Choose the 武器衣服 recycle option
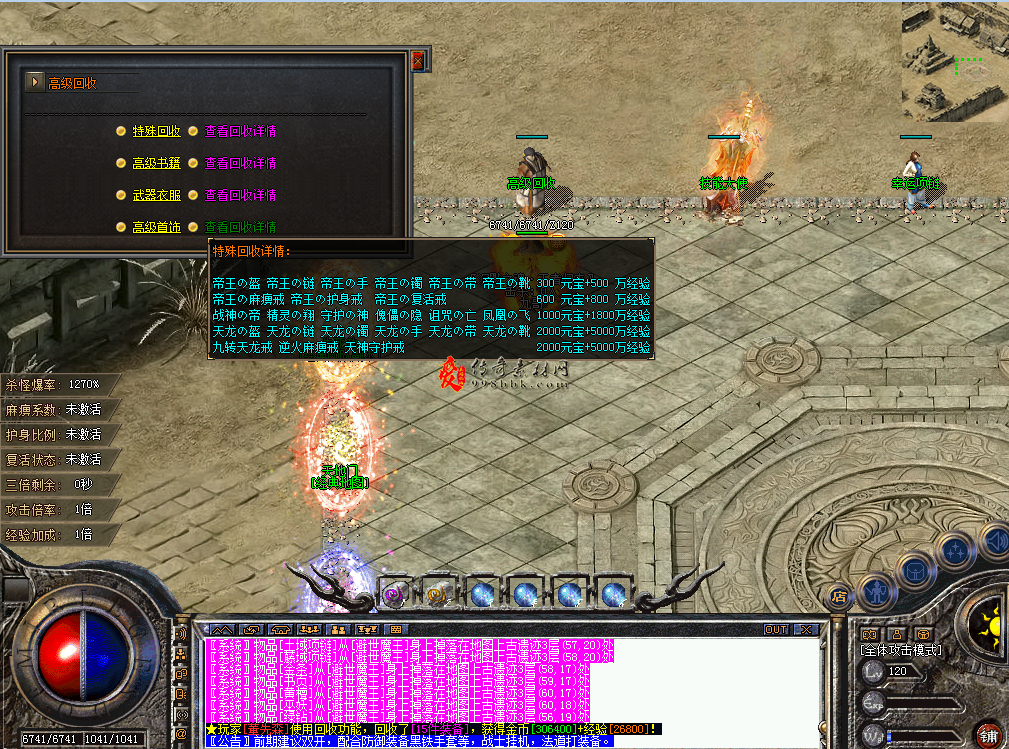 tap(156, 195)
